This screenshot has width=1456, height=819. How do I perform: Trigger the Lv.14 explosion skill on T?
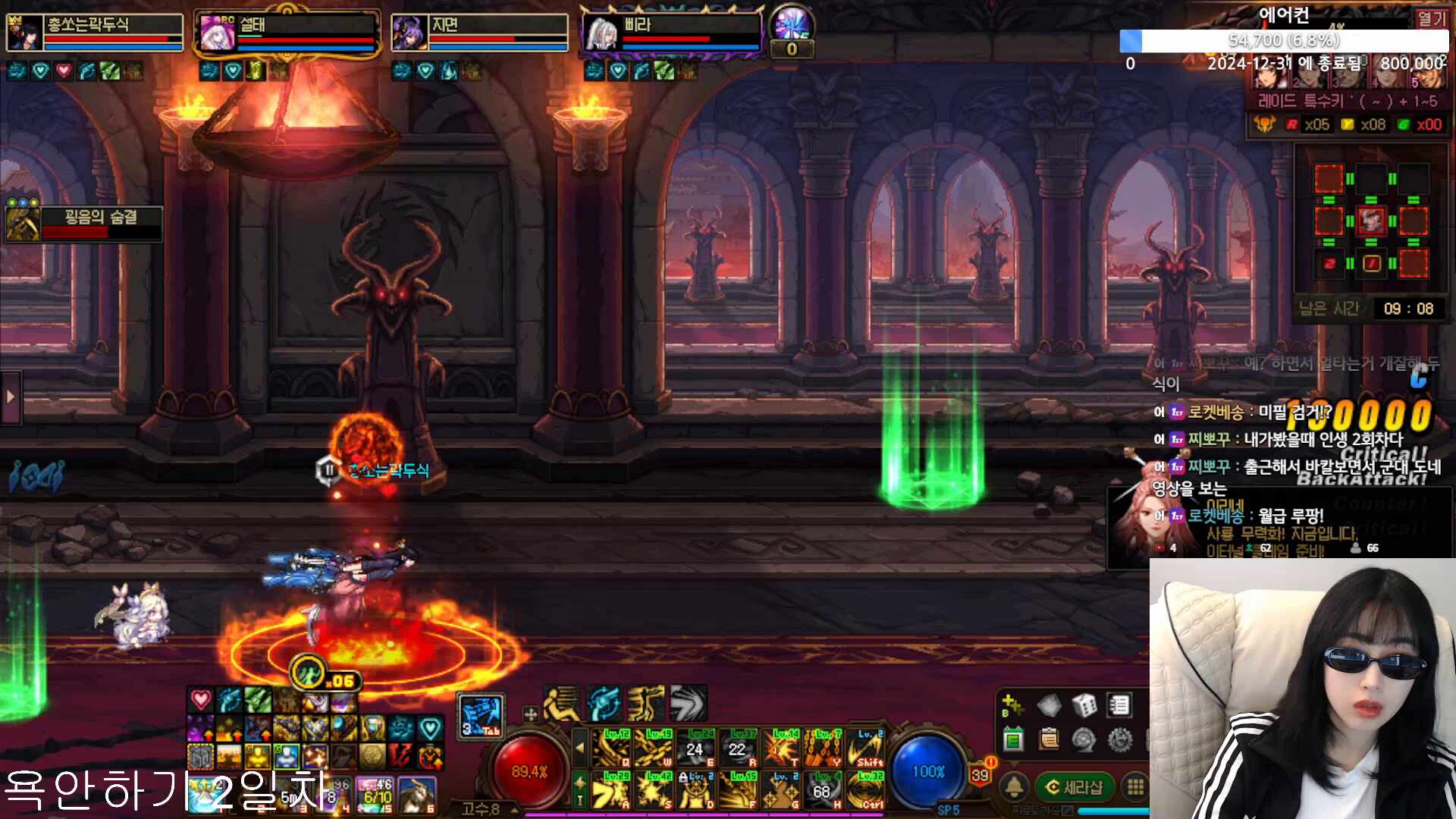(x=780, y=748)
